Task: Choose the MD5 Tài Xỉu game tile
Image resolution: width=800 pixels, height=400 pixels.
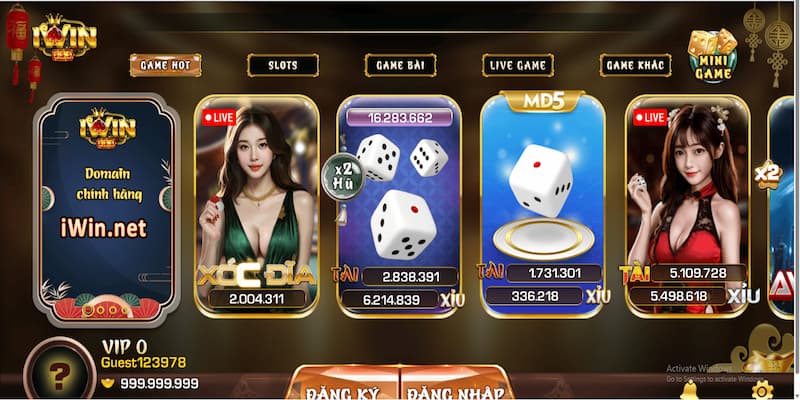Action: coord(543,205)
